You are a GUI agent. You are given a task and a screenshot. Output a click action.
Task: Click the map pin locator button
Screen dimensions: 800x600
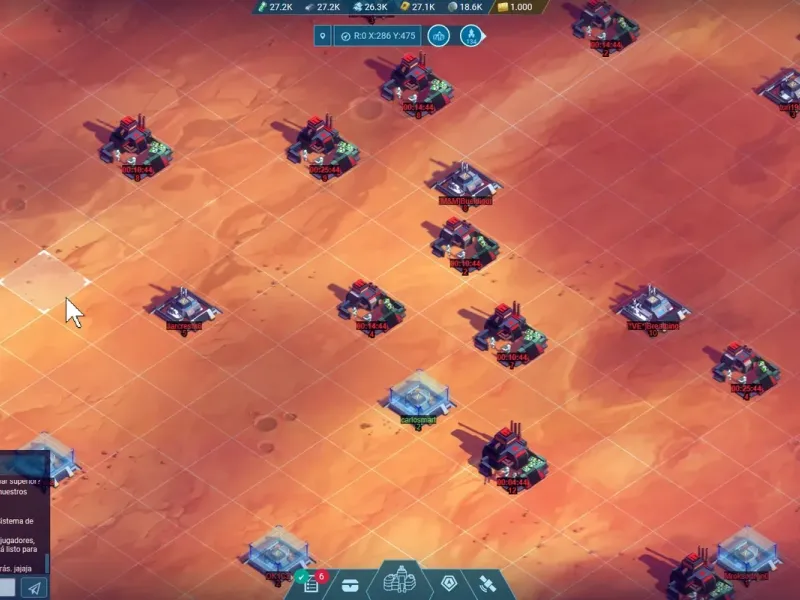click(x=322, y=36)
